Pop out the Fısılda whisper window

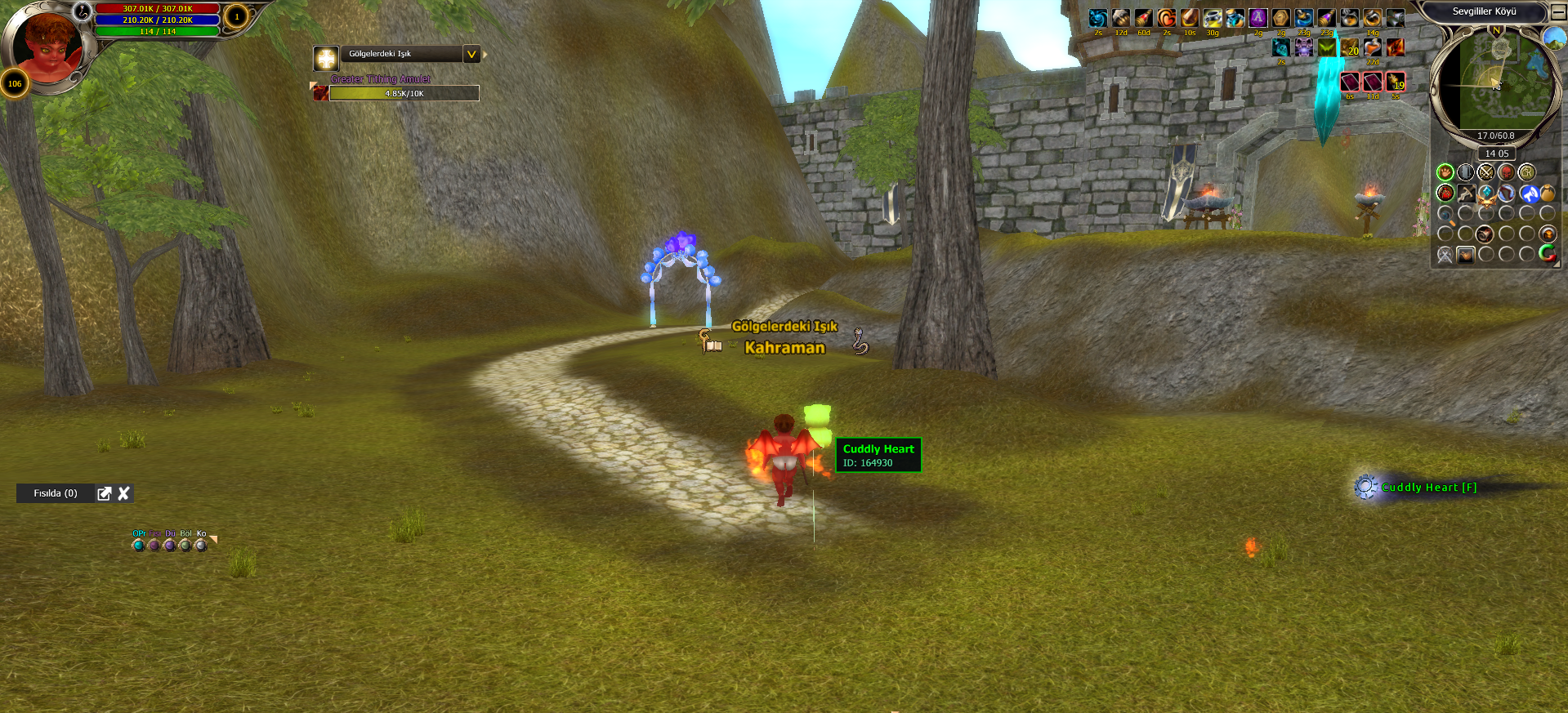click(x=105, y=493)
